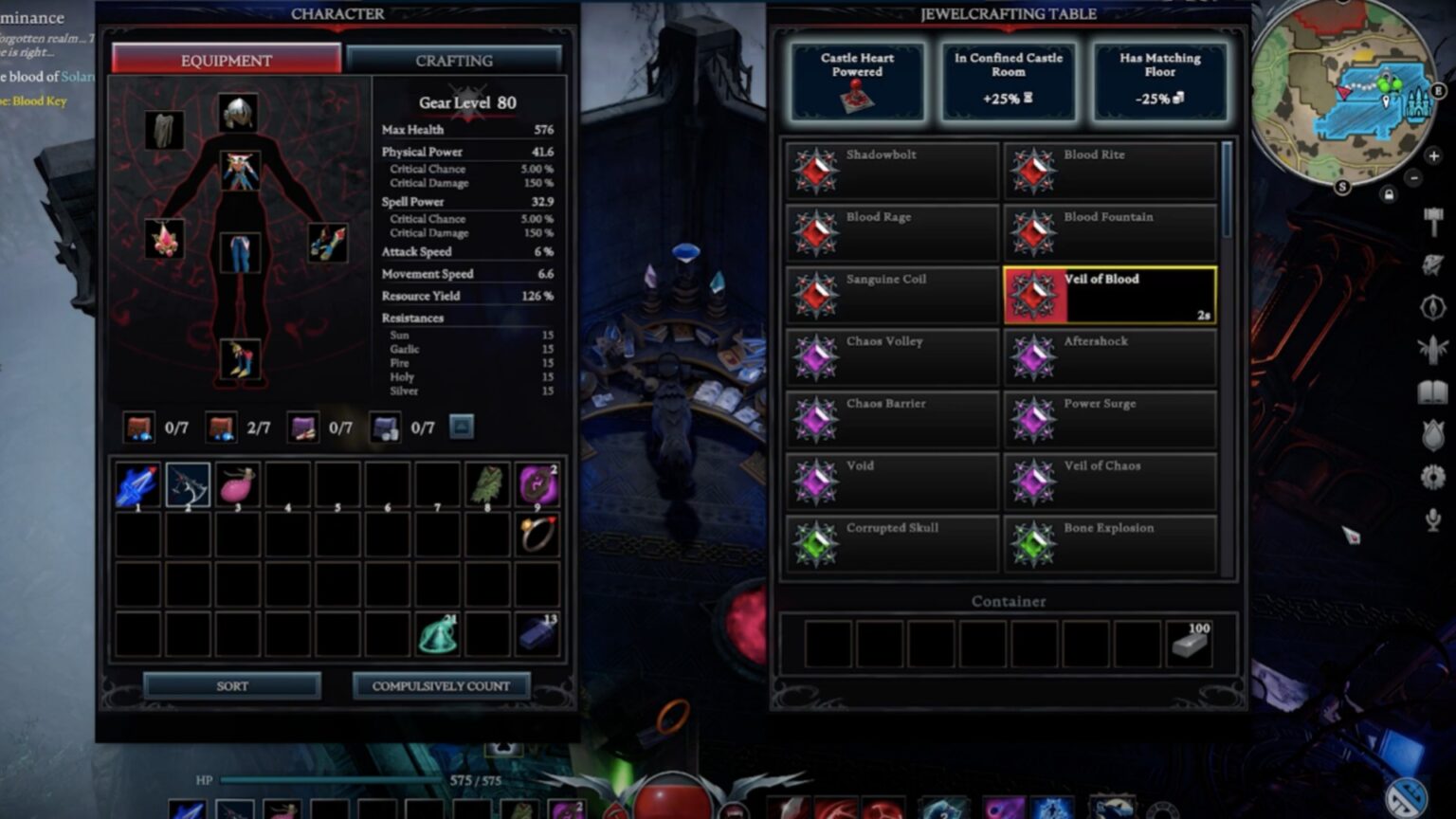Image resolution: width=1456 pixels, height=819 pixels.
Task: Toggle the Has Matching Floor -25% modifier
Action: point(1158,82)
